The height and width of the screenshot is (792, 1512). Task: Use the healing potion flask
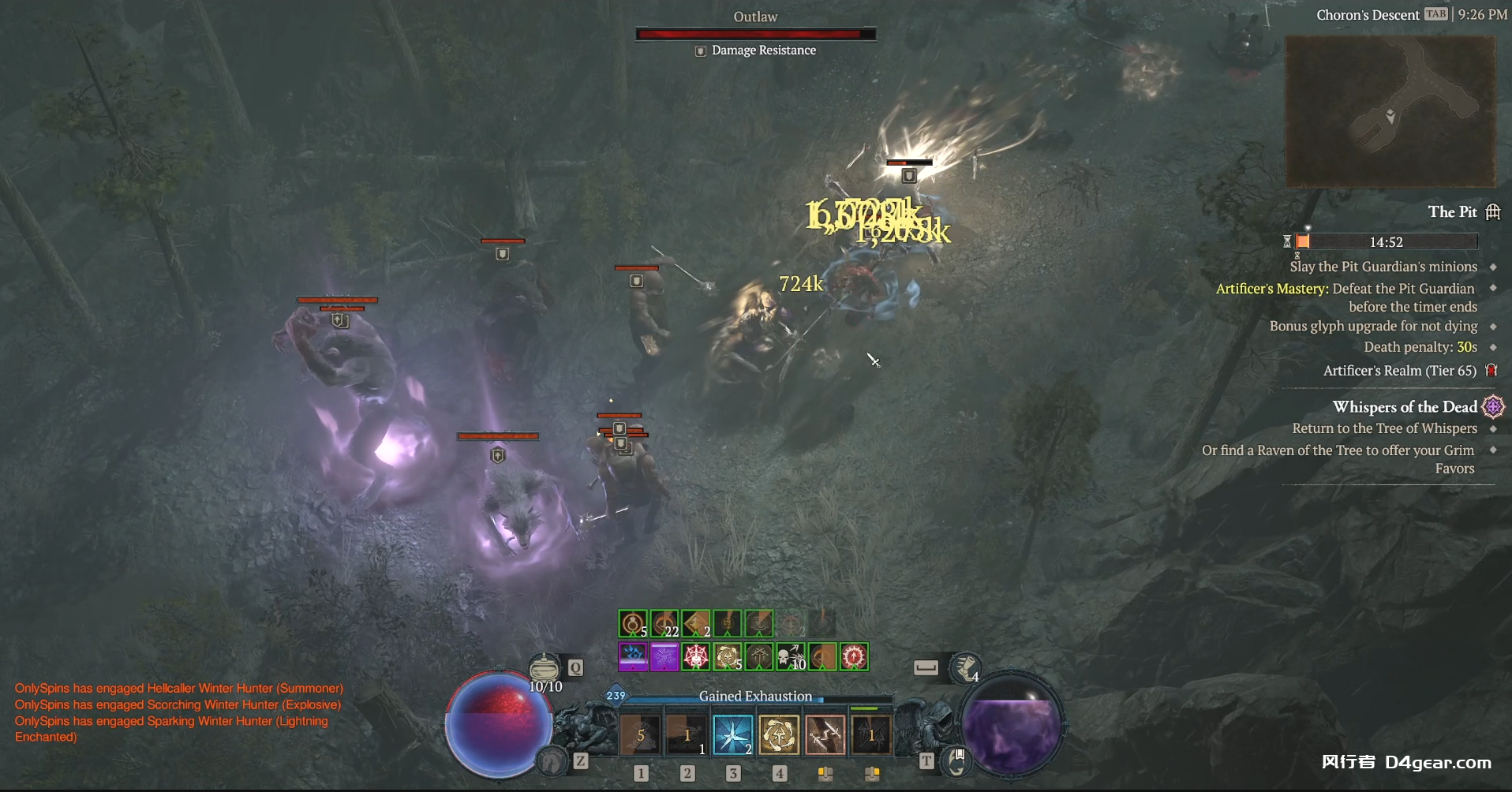(x=544, y=668)
